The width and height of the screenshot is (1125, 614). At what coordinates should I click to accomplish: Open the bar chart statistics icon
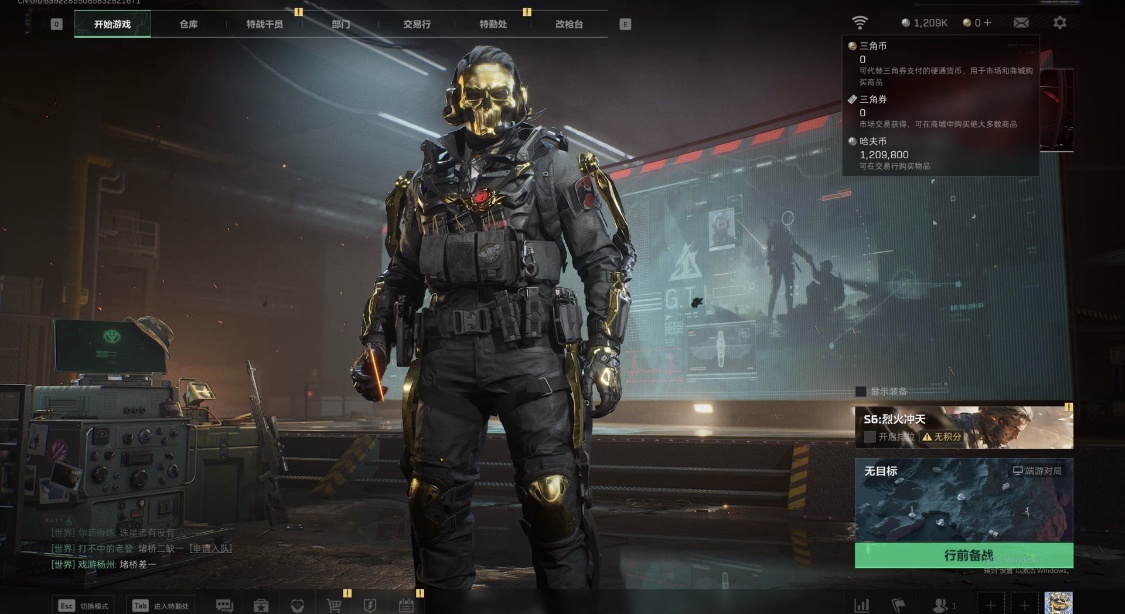point(861,605)
